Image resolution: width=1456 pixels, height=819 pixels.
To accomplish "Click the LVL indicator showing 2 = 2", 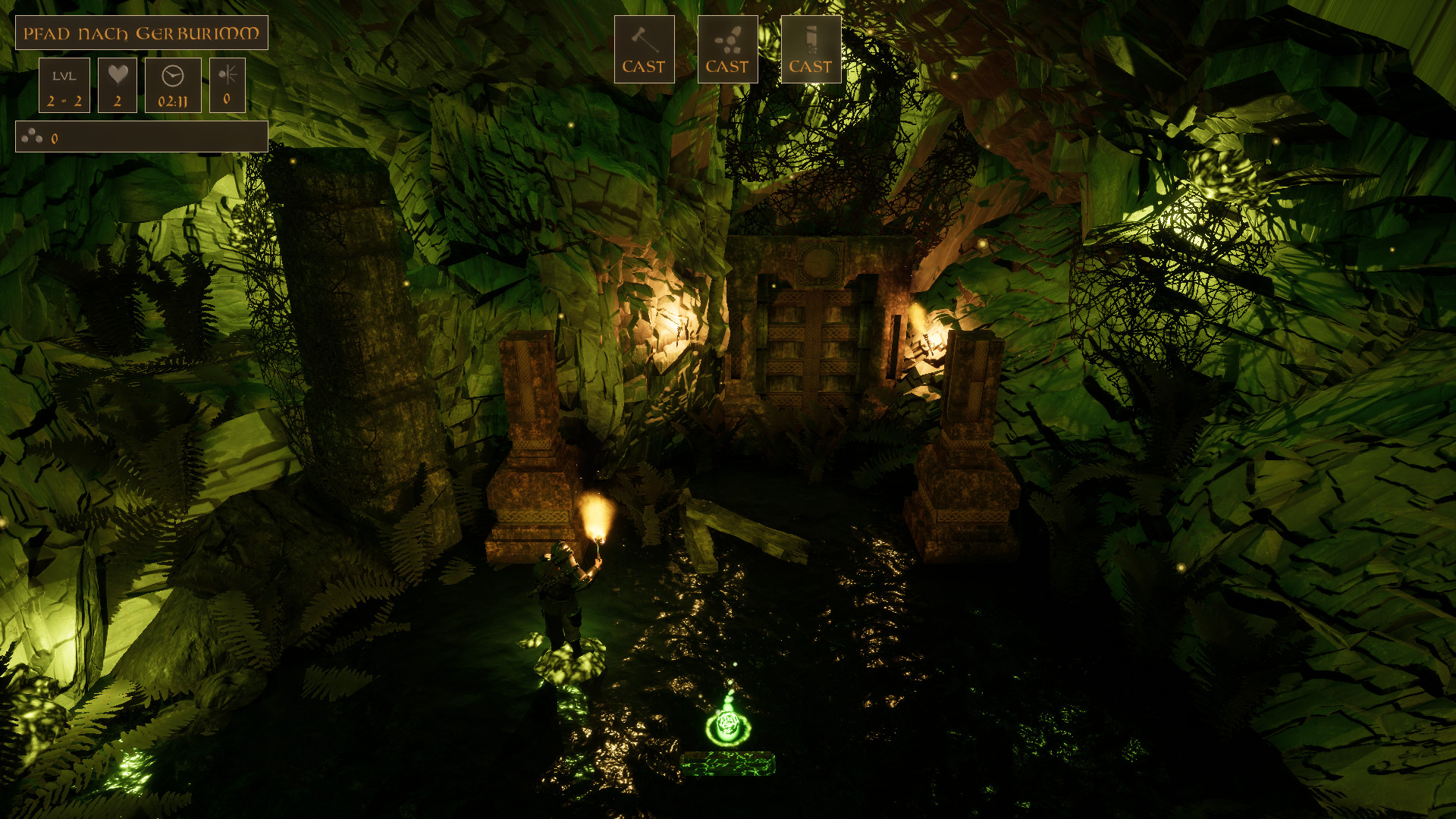I will coord(64,84).
